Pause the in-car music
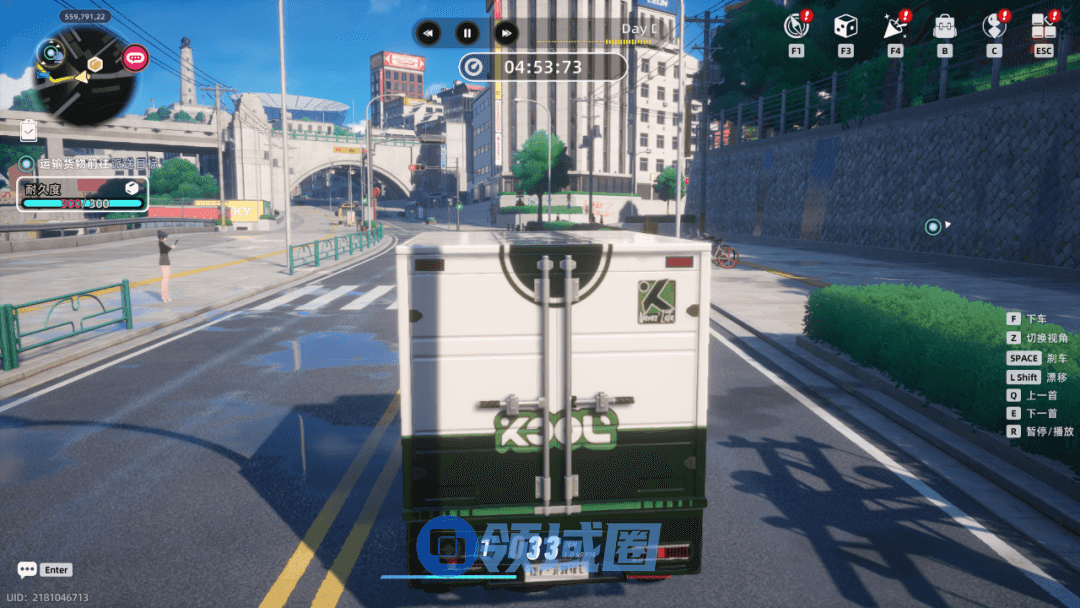Image resolution: width=1080 pixels, height=608 pixels. pos(467,32)
